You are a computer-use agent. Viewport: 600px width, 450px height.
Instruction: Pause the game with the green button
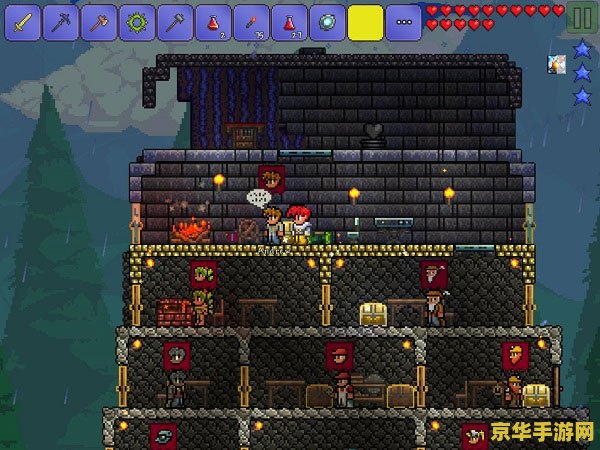click(x=580, y=18)
